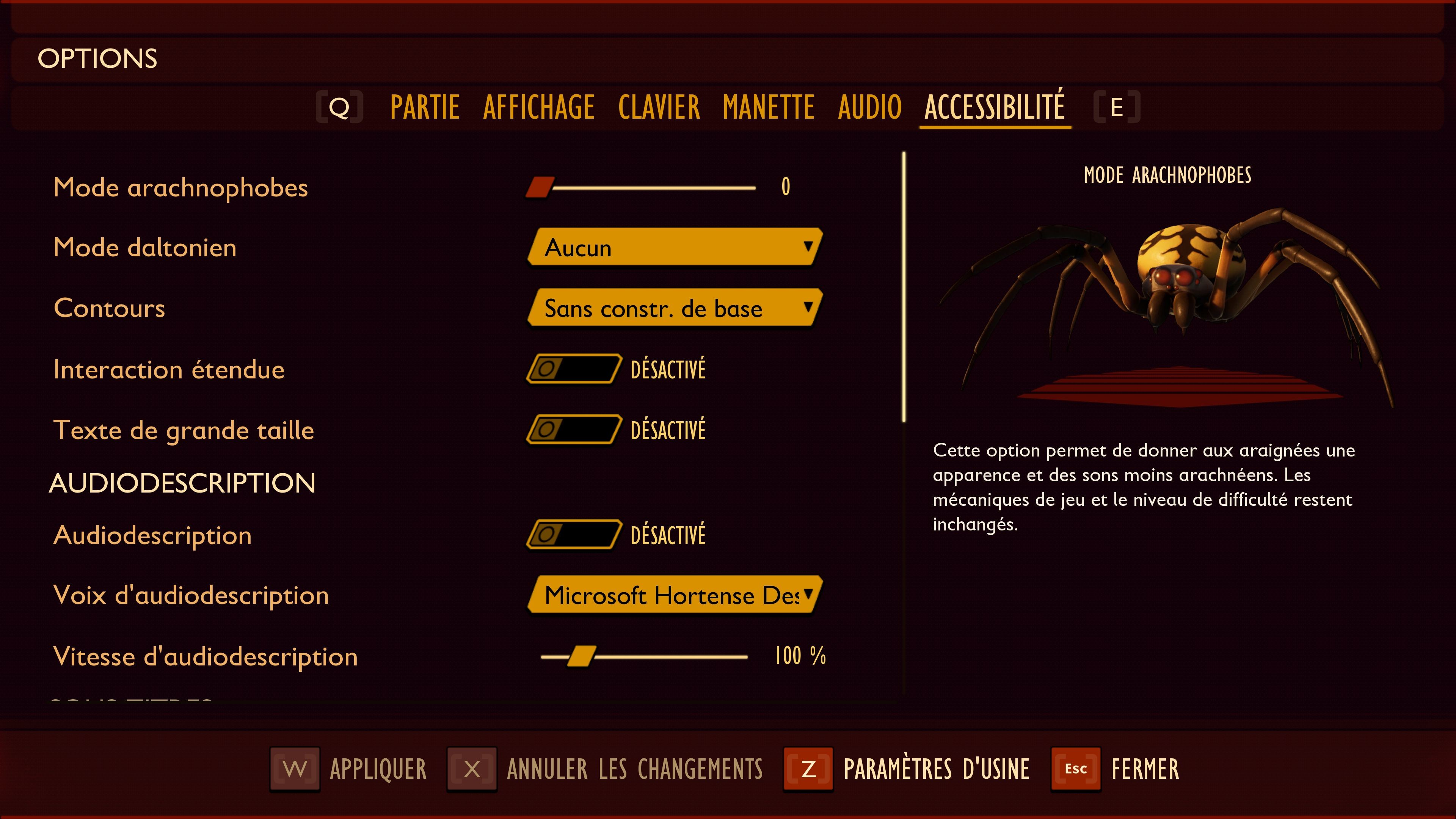
Task: Adjust the Vitesse d'audiodescription slider
Action: pos(581,656)
